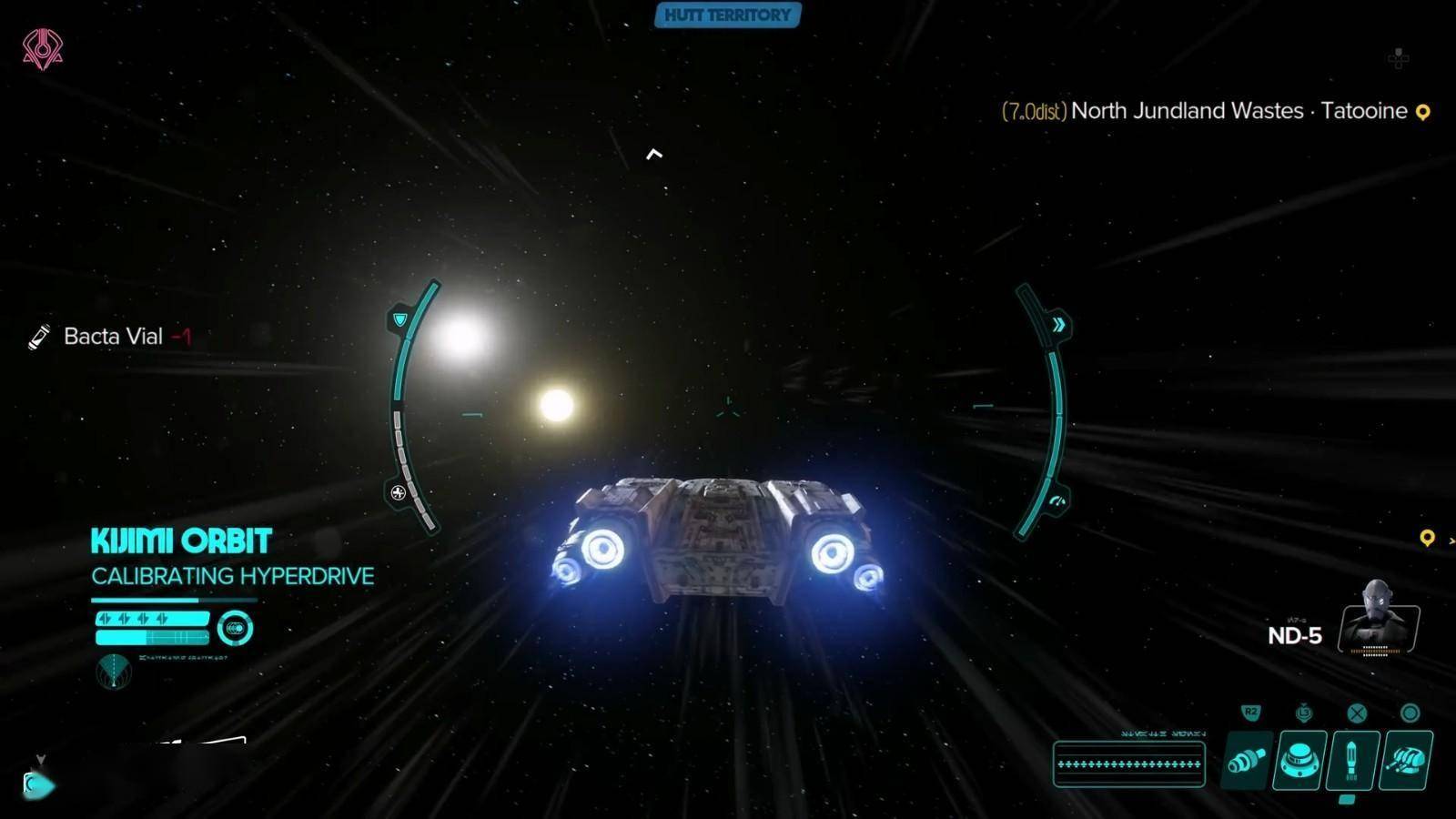
Task: Select the North Jundland Wastes objective tracker
Action: point(1192,111)
